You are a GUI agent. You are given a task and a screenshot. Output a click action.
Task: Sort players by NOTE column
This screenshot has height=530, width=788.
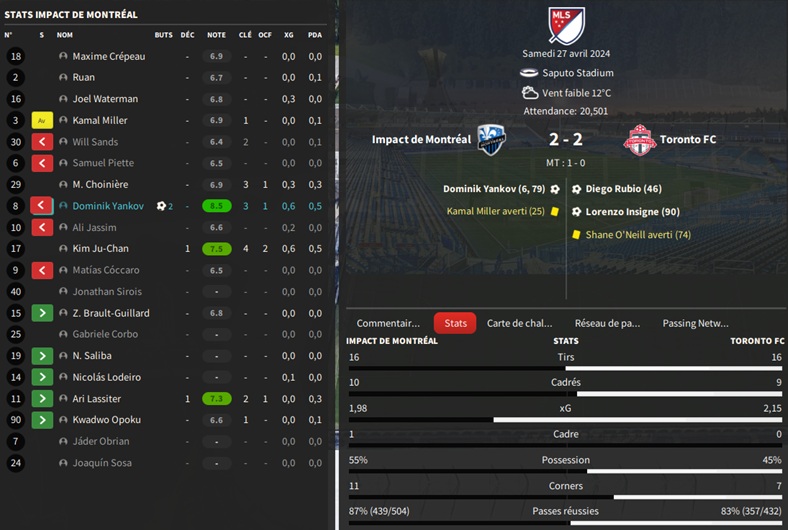(x=216, y=34)
